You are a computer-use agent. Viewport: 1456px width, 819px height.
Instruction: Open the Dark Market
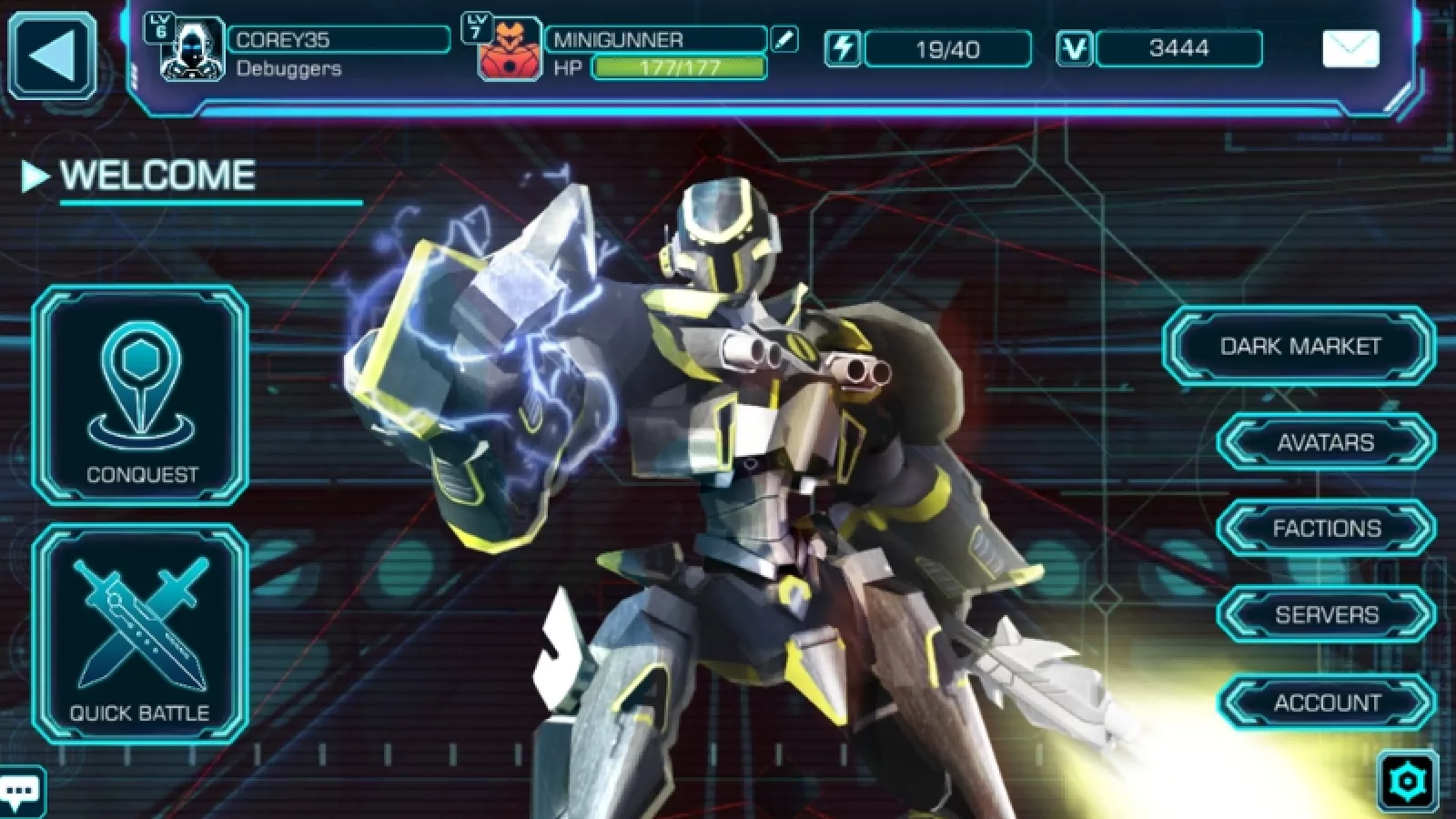point(1299,346)
